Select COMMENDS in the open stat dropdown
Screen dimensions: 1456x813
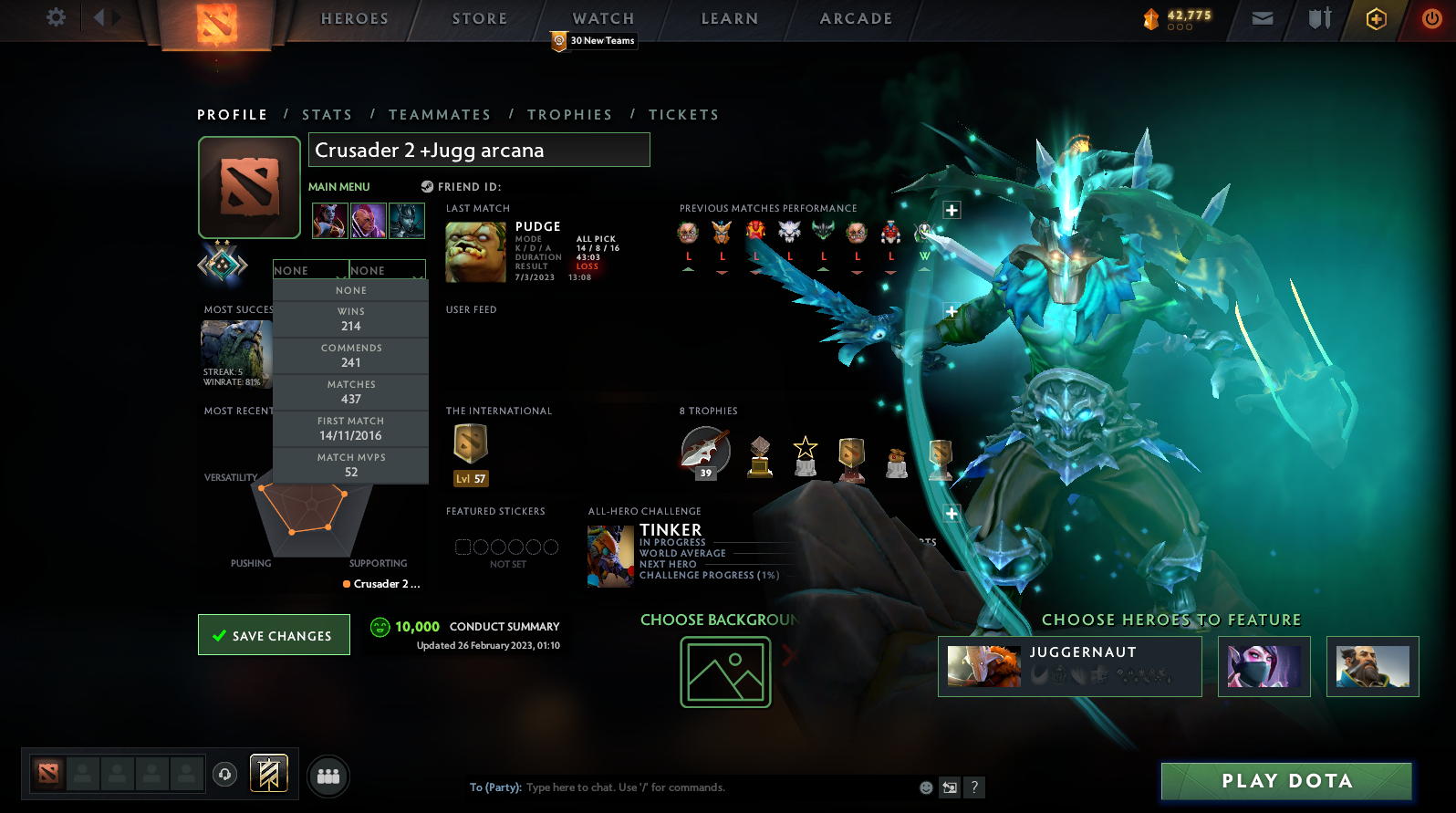click(x=350, y=355)
